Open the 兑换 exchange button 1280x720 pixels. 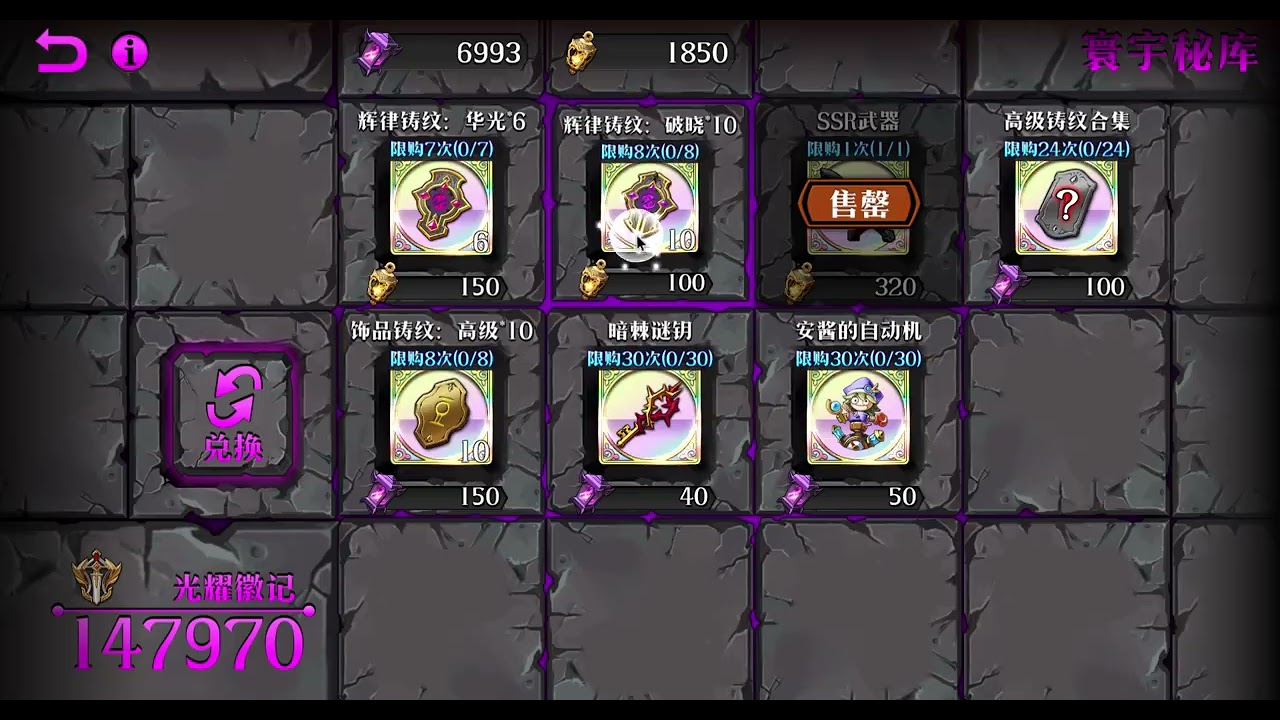[232, 414]
